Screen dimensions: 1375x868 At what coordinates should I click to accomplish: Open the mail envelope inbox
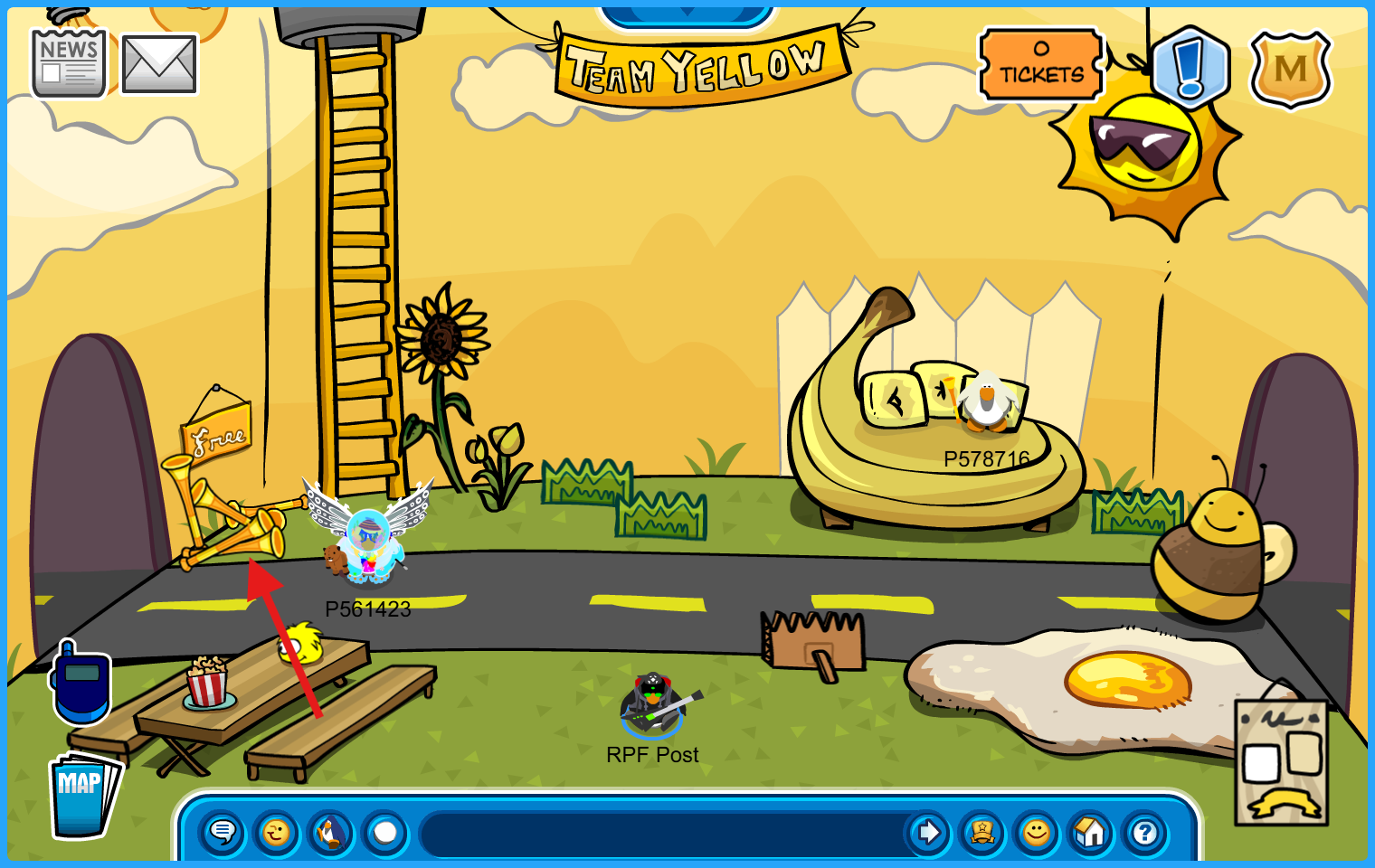[x=159, y=64]
